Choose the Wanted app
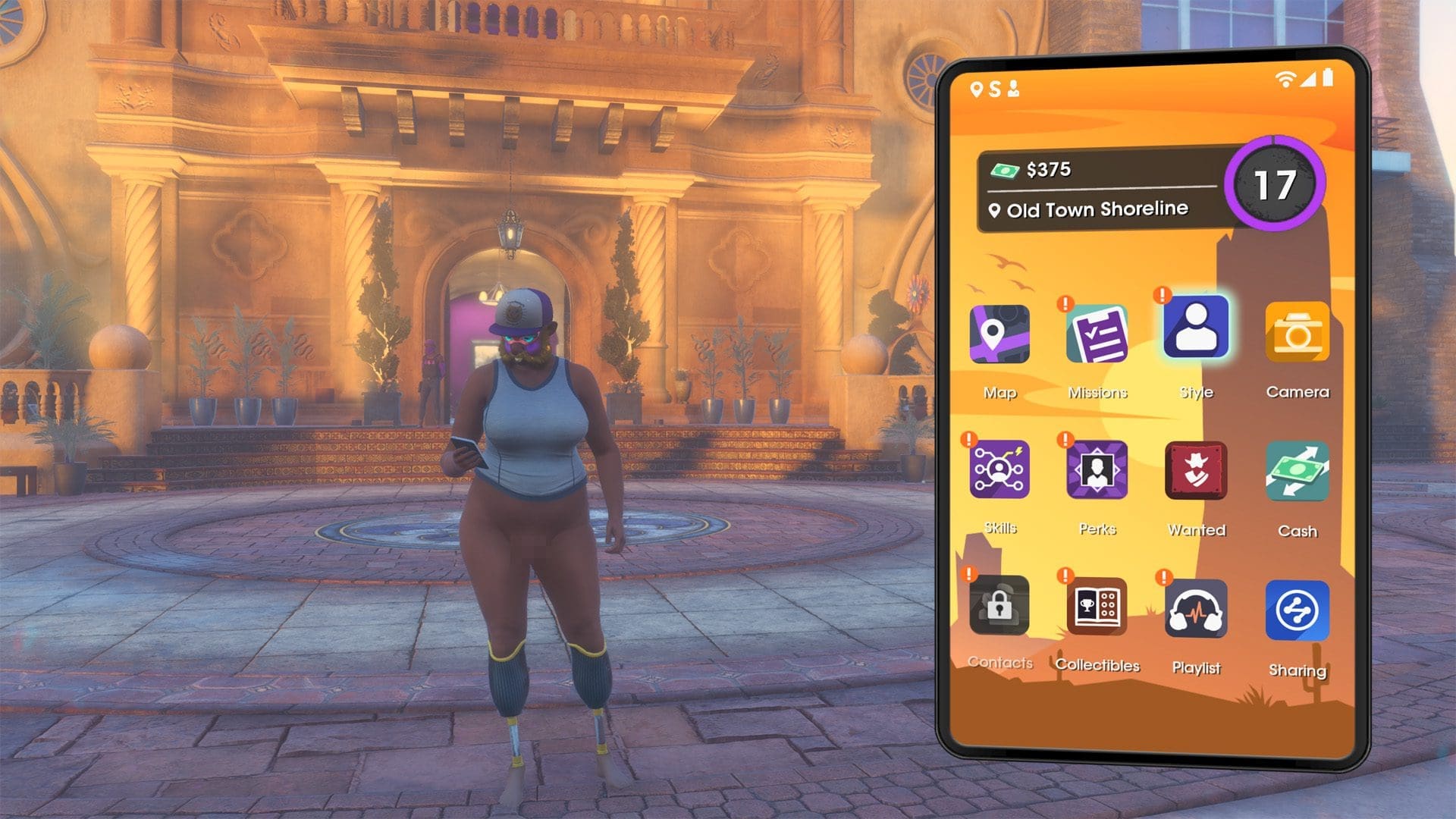Screen dimensions: 1456x819 click(x=1196, y=471)
